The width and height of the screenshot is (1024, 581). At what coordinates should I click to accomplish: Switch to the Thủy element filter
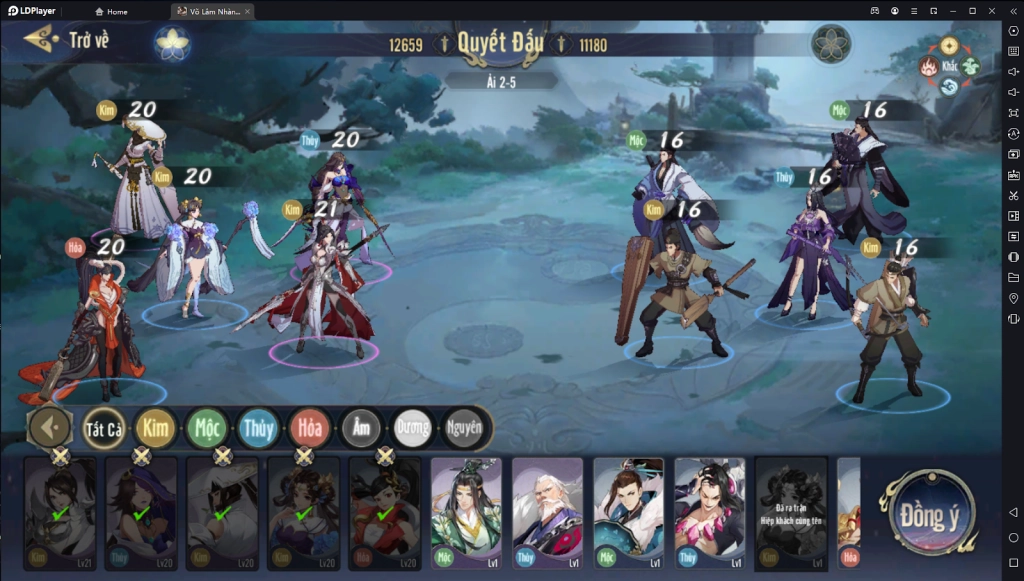259,428
